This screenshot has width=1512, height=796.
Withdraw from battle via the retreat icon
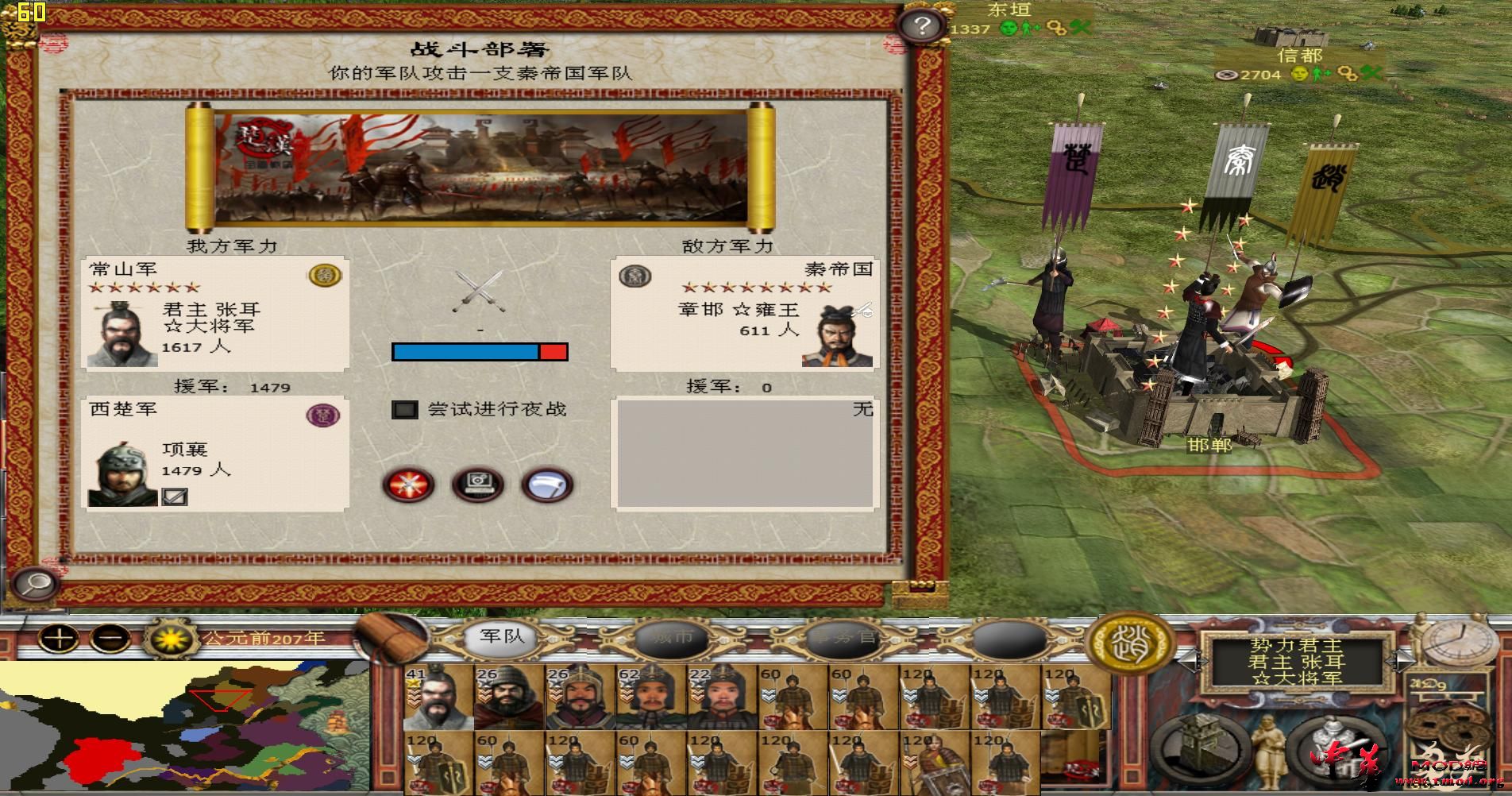tap(546, 485)
